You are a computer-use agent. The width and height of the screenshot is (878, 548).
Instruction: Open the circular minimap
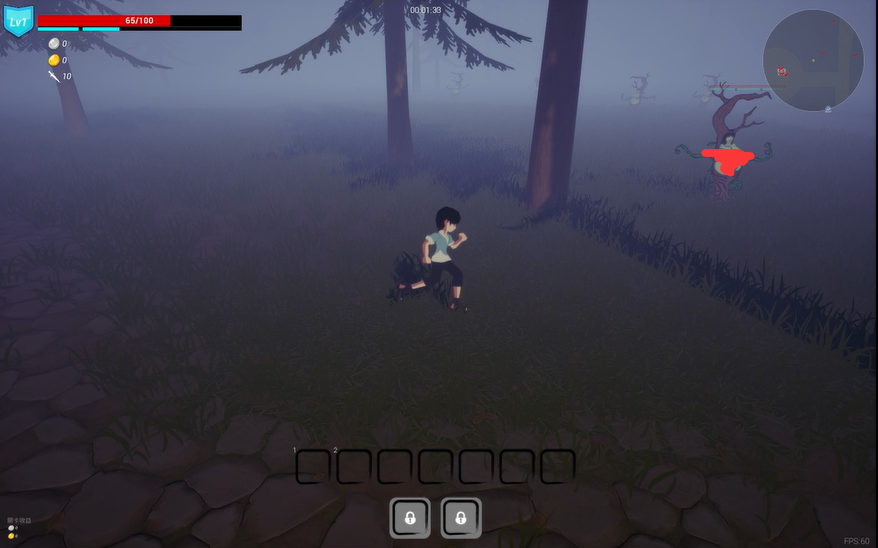pyautogui.click(x=812, y=60)
